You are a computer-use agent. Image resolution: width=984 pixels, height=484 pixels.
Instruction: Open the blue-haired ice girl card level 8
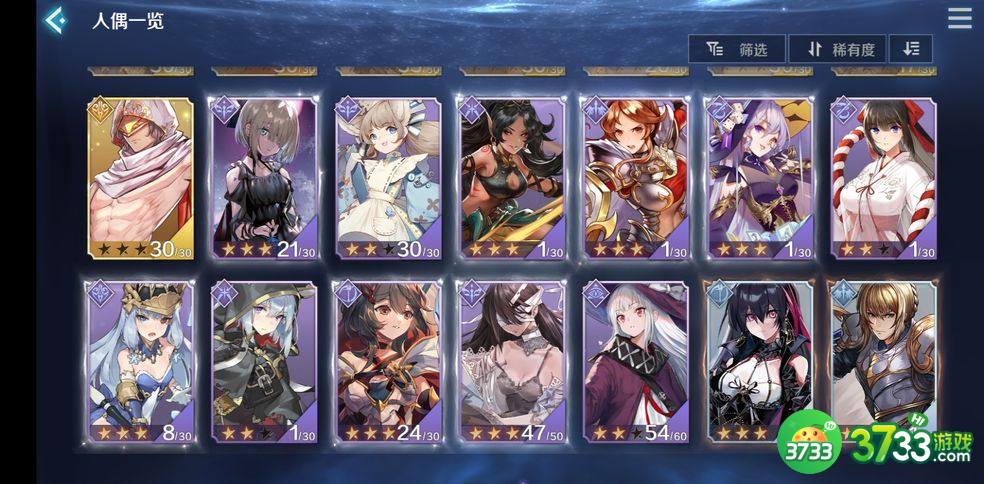click(x=140, y=362)
